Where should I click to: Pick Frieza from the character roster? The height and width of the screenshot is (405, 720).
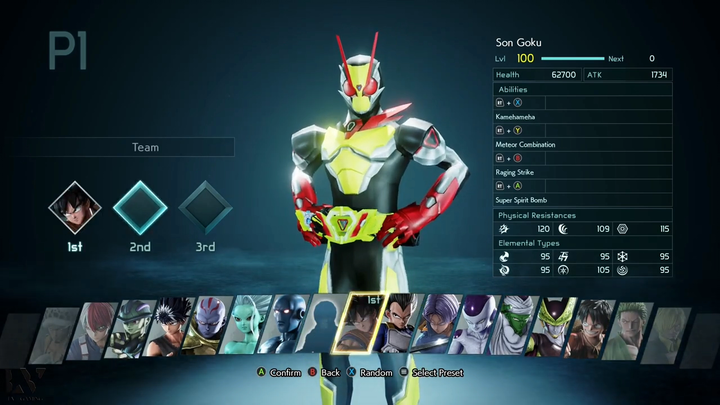(479, 327)
